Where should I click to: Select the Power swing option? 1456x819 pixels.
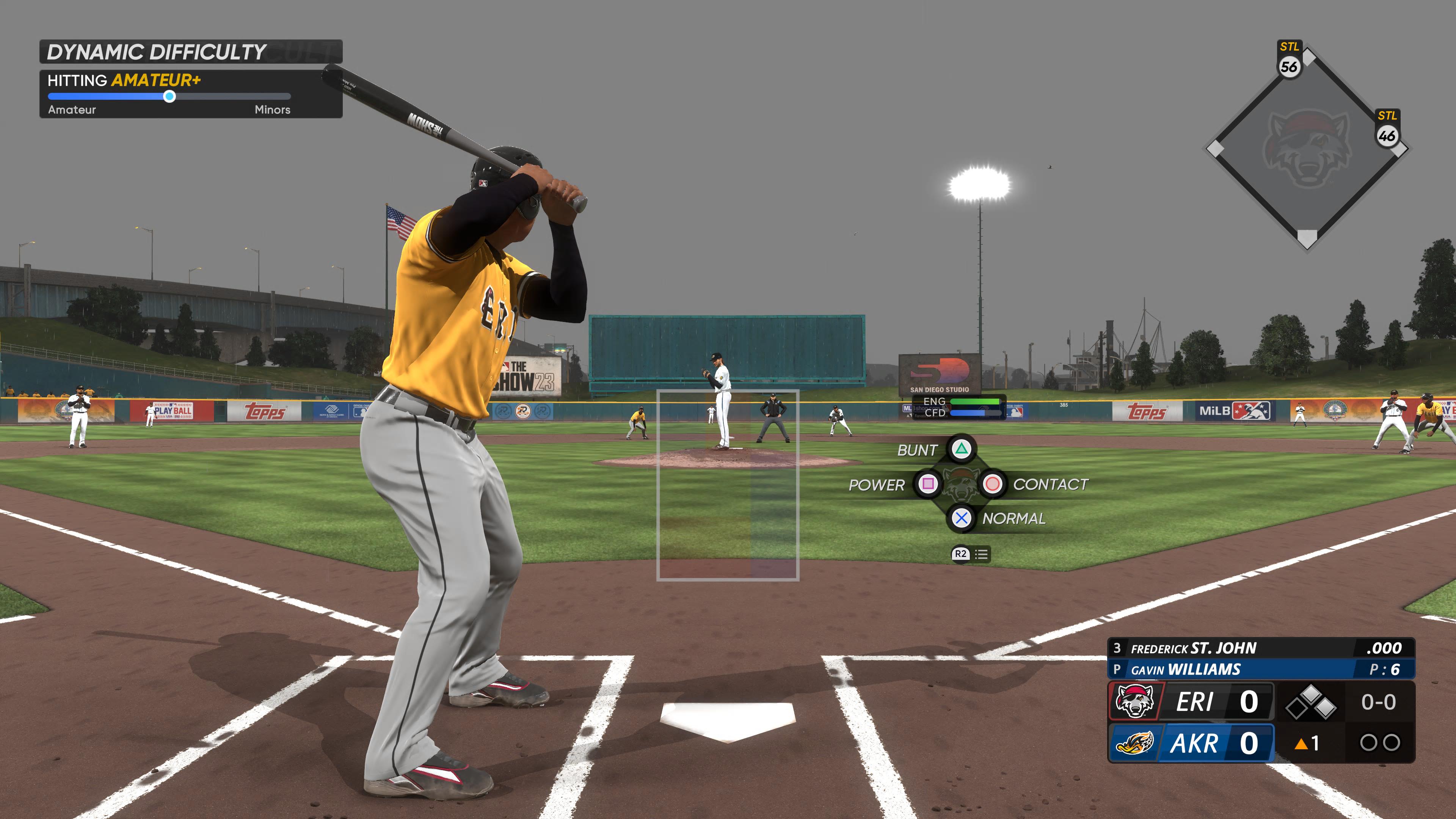(927, 484)
